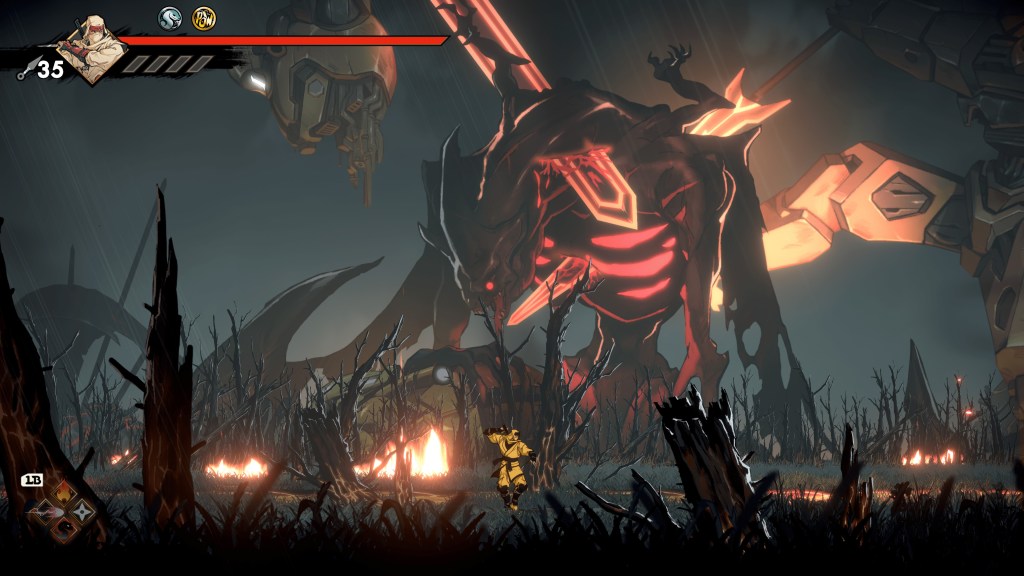This screenshot has width=1024, height=576.
Task: Click the silver serpent amulet icon
Action: click(170, 18)
